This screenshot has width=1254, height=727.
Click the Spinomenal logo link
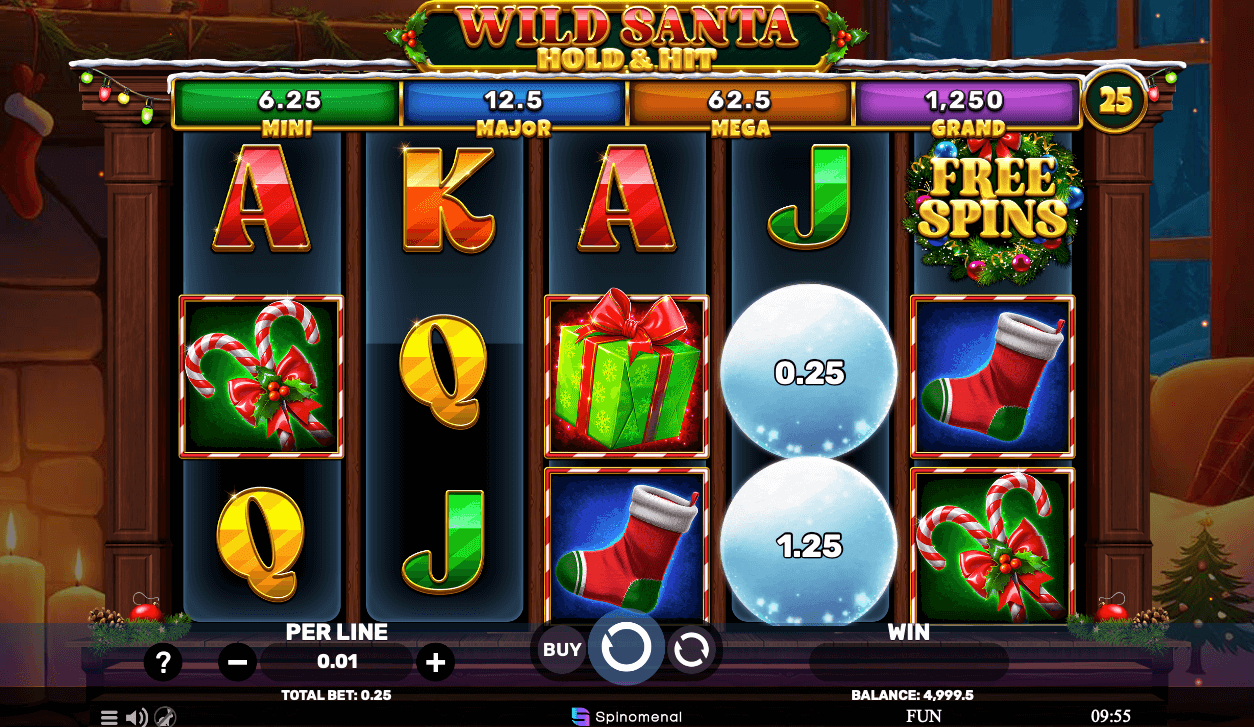[x=627, y=716]
